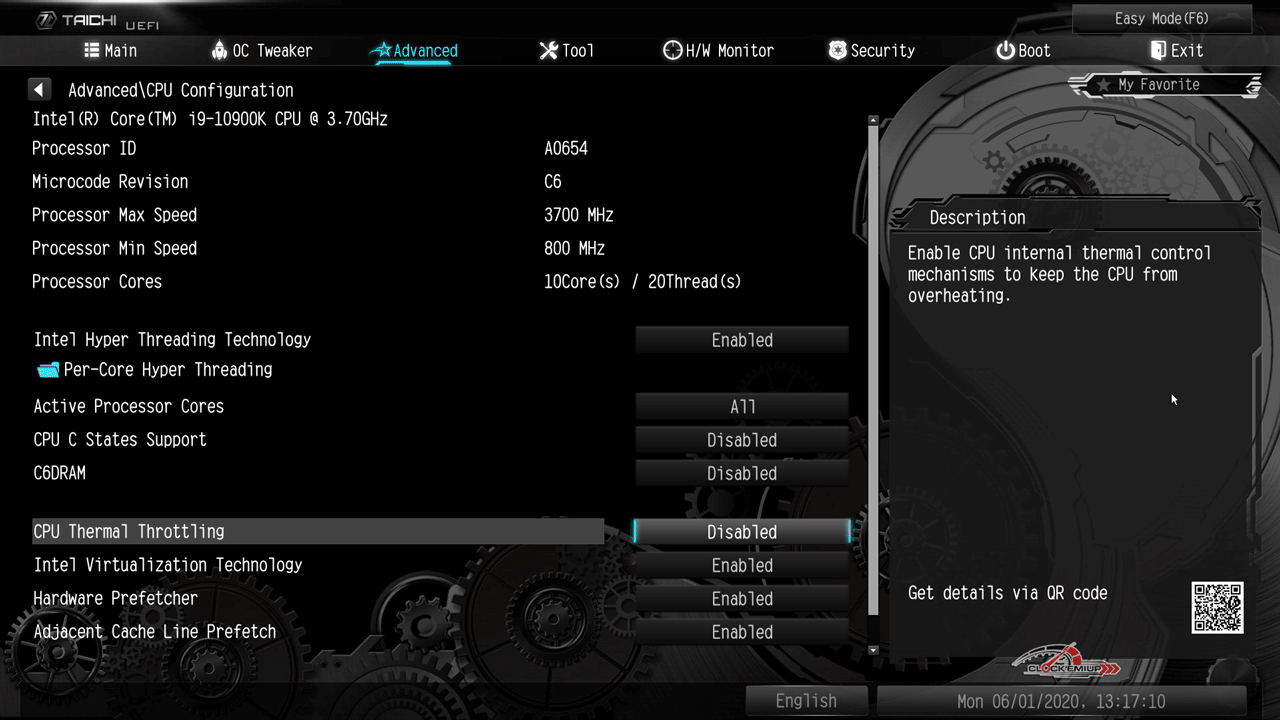This screenshot has height=720, width=1280.
Task: Toggle CPU C States Support option
Action: [x=742, y=440]
